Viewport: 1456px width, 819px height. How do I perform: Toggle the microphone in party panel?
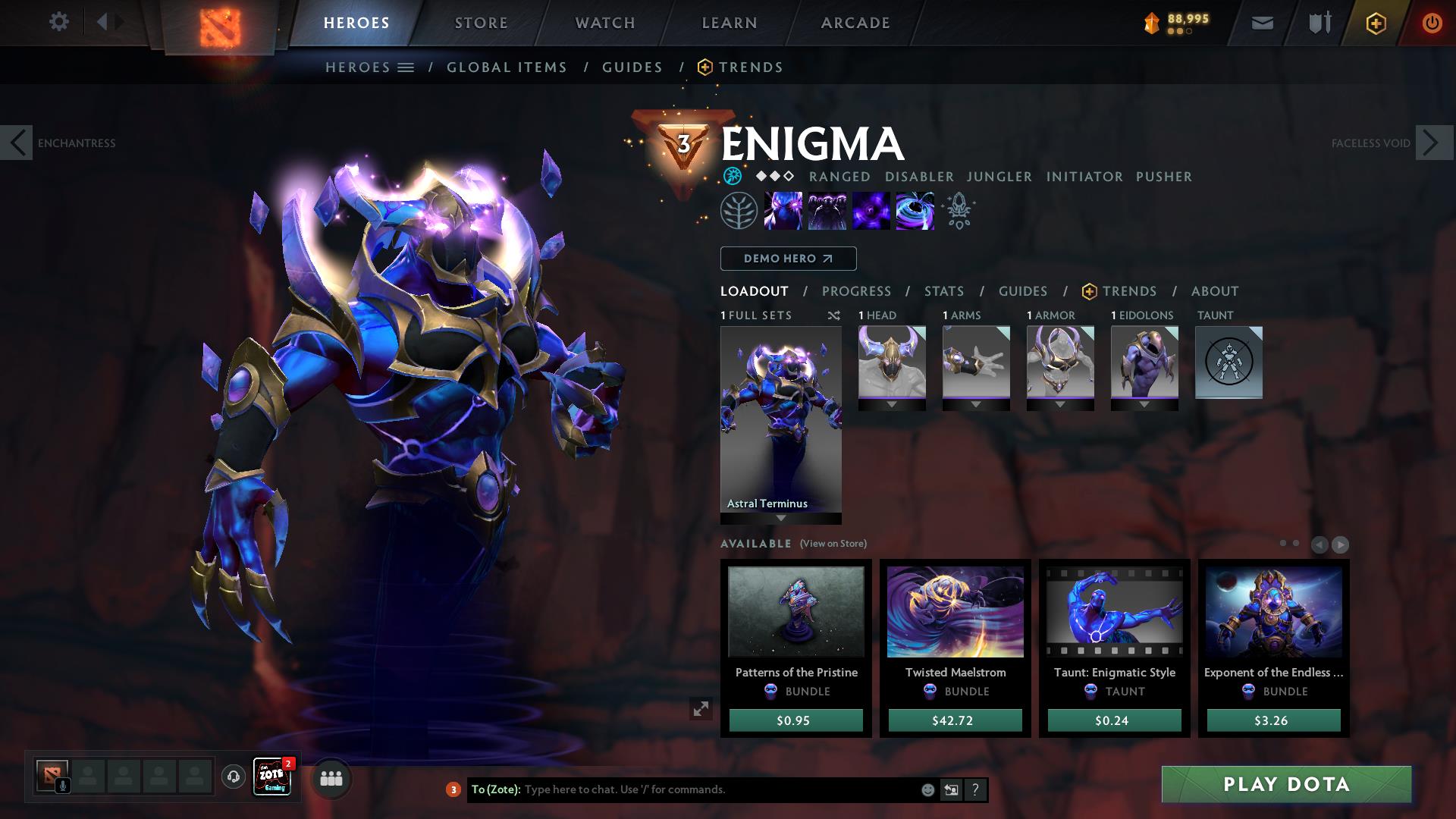pos(61,784)
